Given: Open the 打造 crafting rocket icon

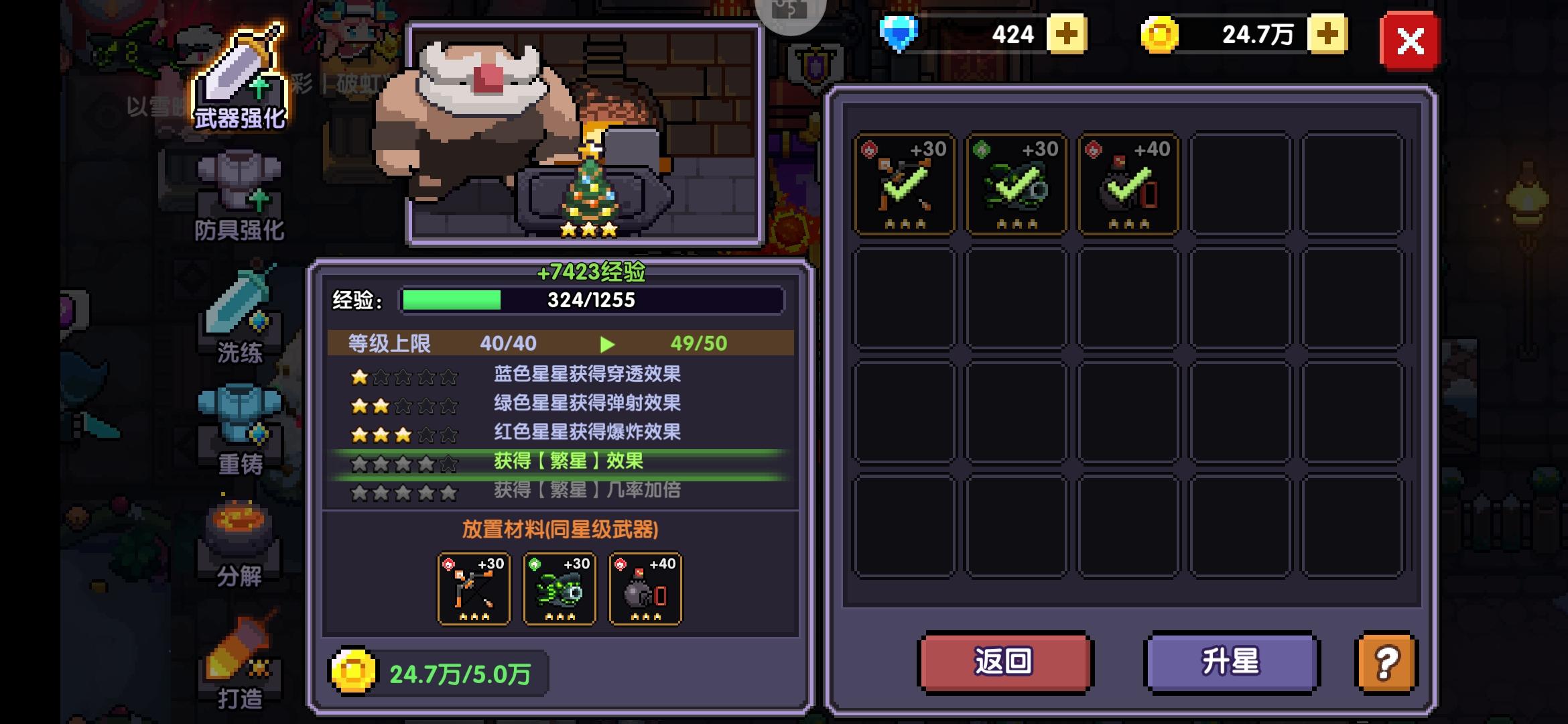Looking at the screenshot, I should 238,644.
